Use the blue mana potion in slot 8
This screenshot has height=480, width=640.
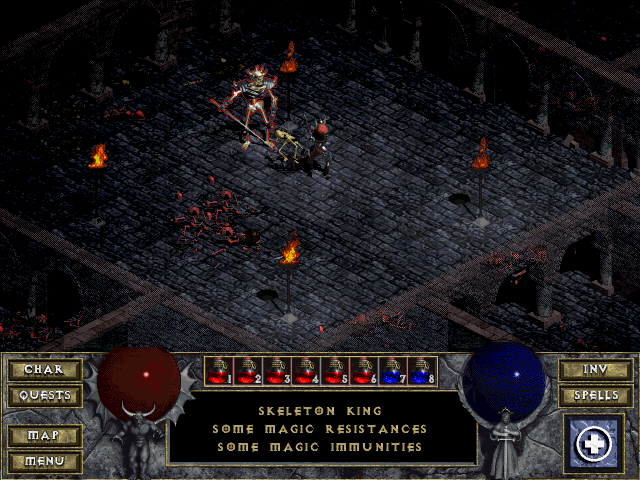click(422, 371)
